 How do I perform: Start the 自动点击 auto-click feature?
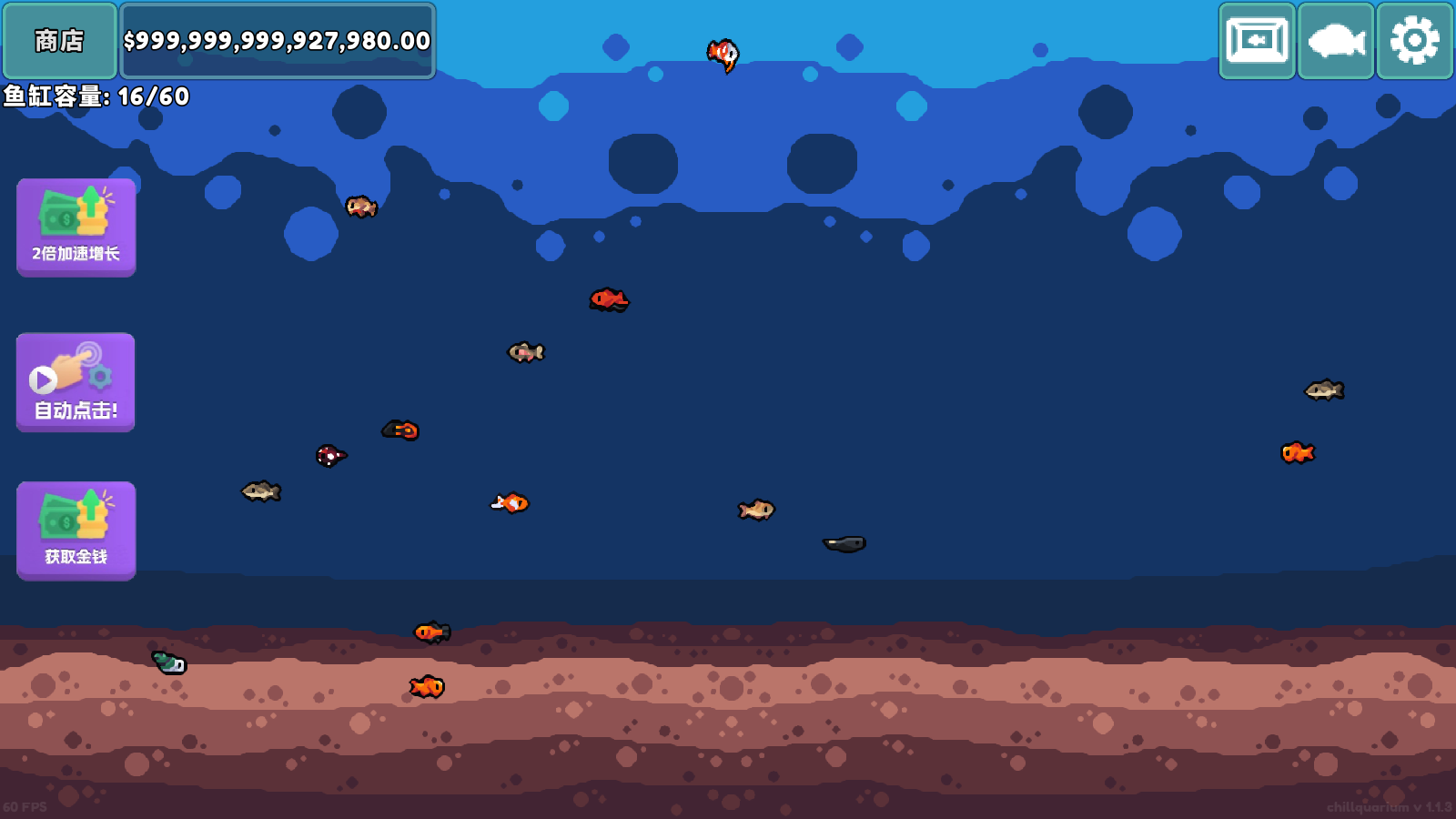(x=76, y=382)
